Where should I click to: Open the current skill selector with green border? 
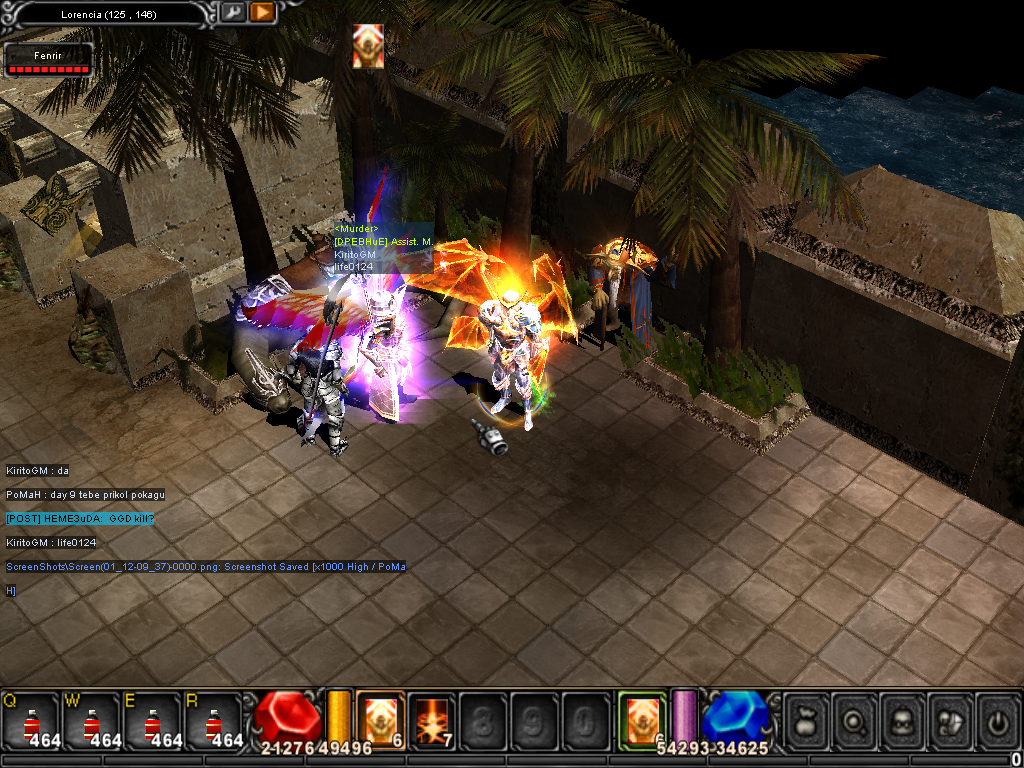point(641,720)
